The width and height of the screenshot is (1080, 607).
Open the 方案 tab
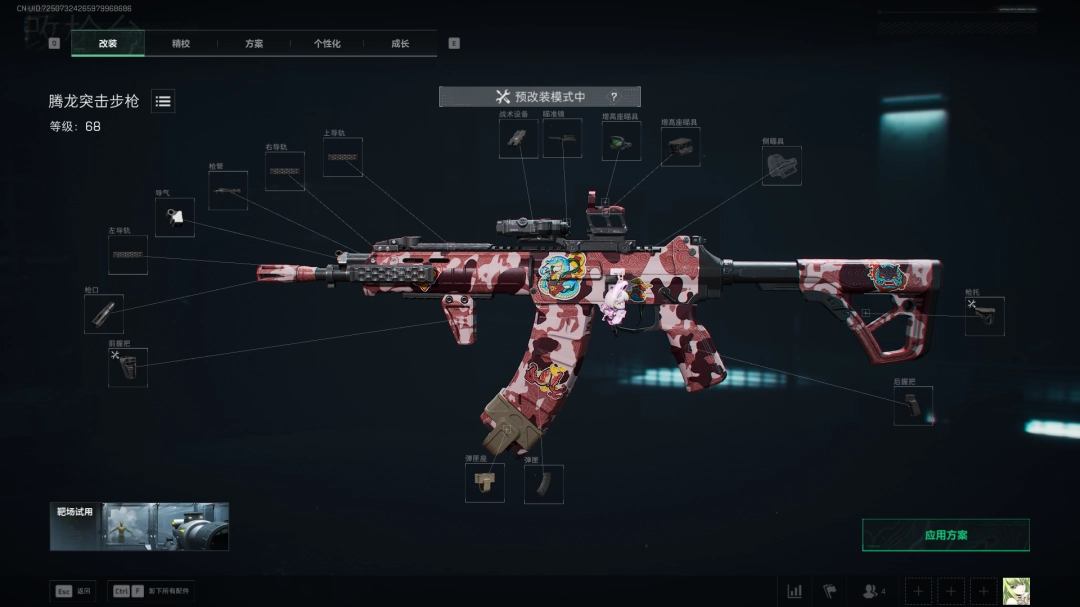254,44
